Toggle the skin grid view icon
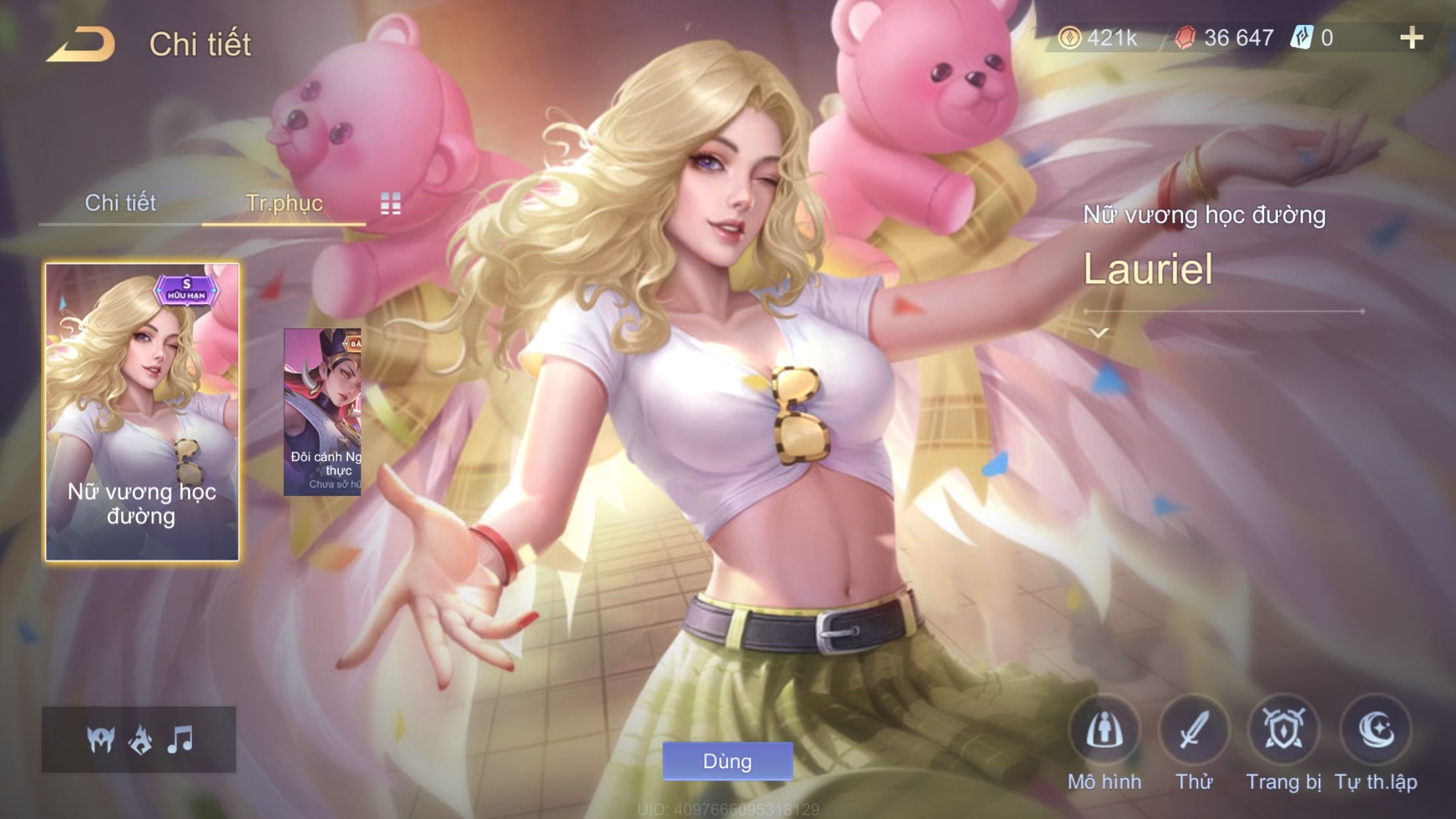 390,204
